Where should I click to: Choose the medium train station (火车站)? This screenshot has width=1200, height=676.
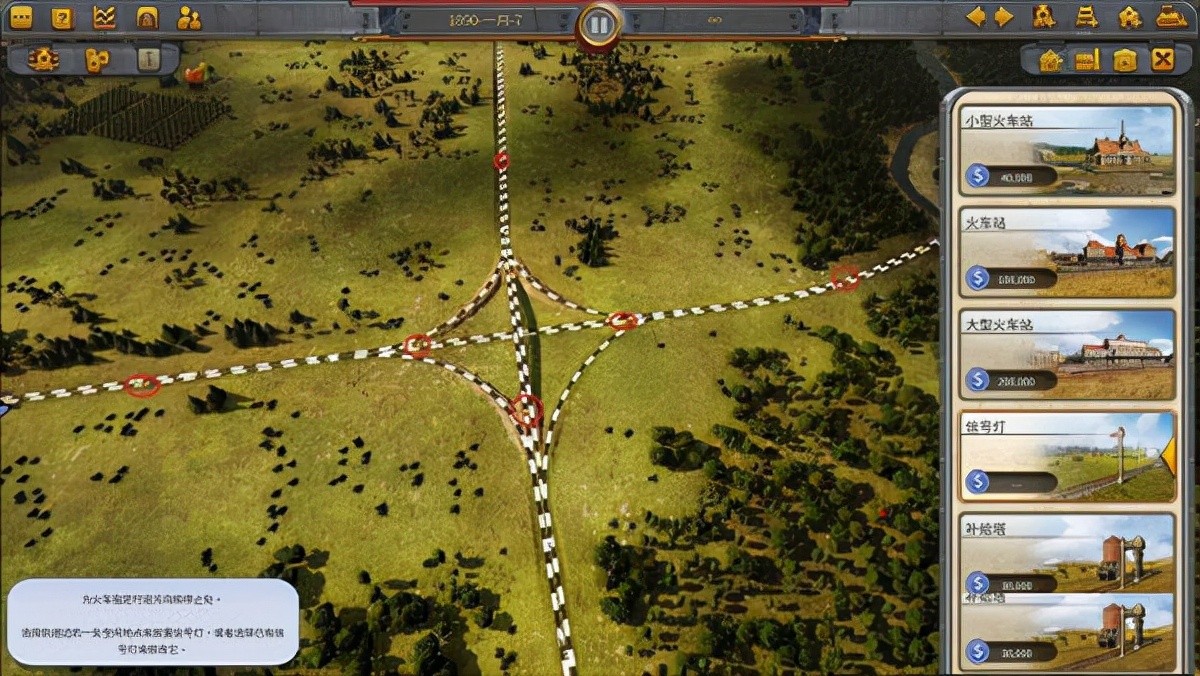[x=1066, y=252]
